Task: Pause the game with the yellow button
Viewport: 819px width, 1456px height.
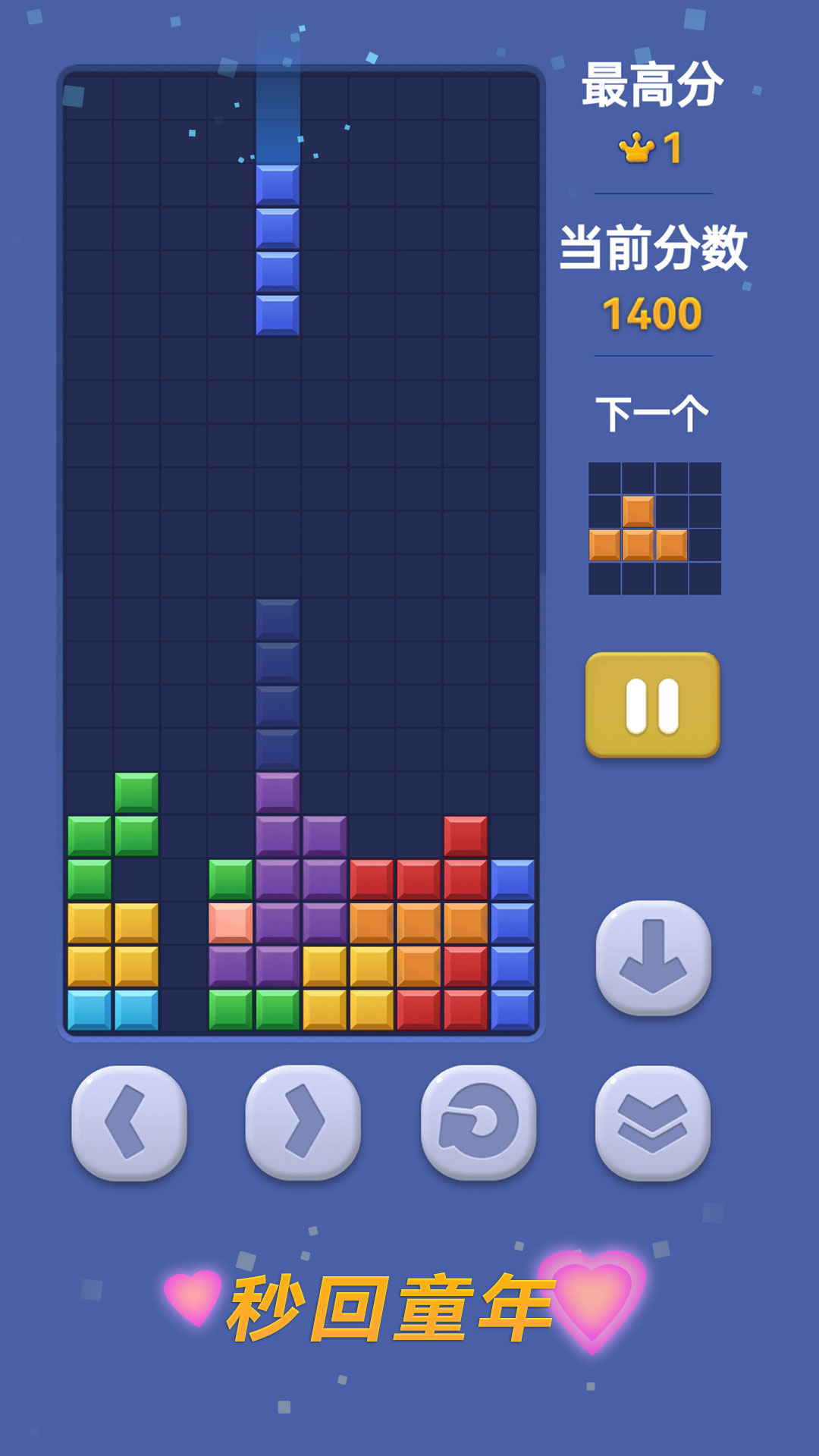Action: coord(652,704)
